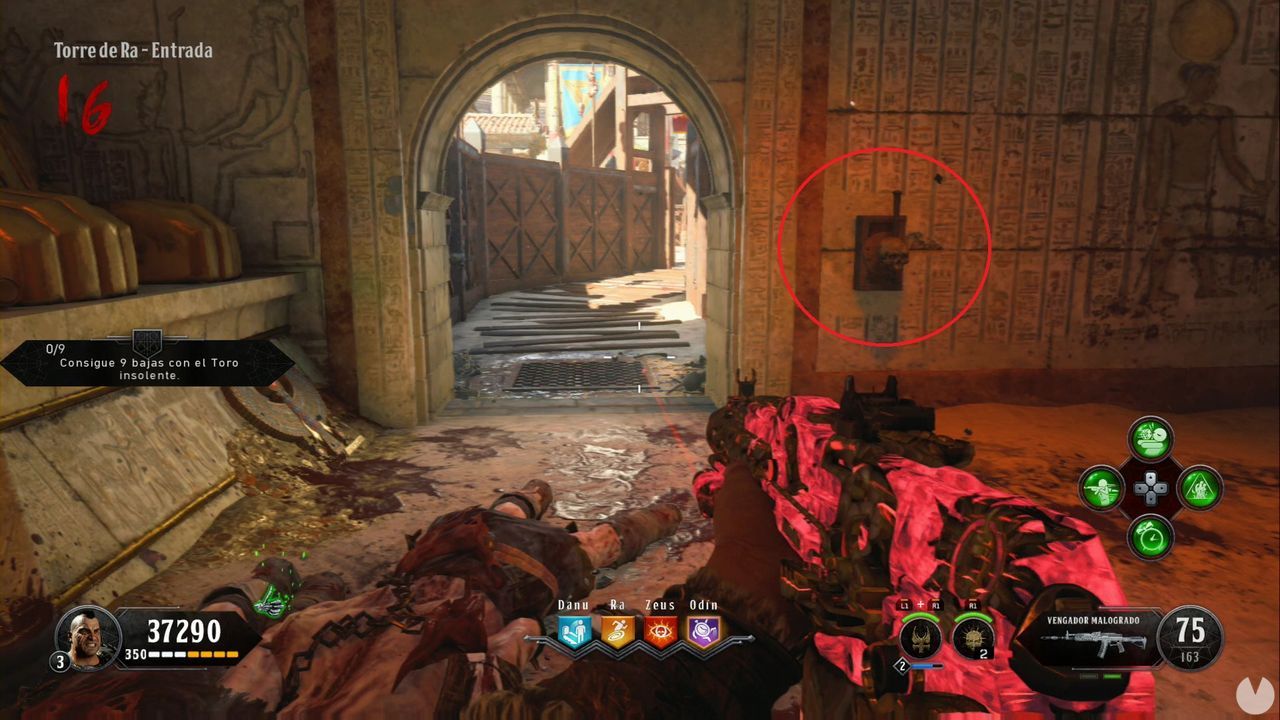Enable the green cooldown ring on the hammer

pos(920,618)
